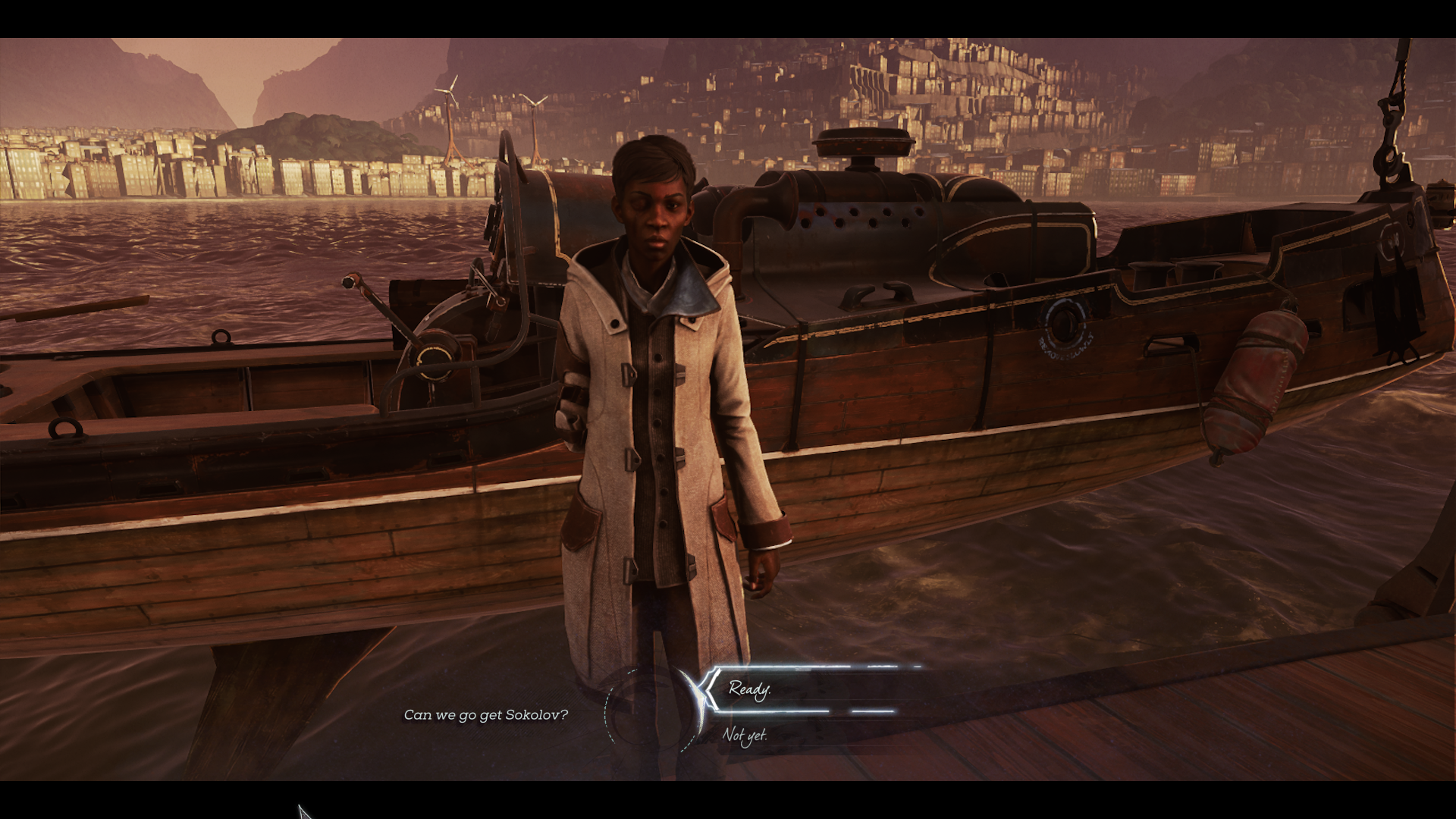Select the "Not yet." dialogue option
The image size is (1456, 819).
pyautogui.click(x=745, y=735)
